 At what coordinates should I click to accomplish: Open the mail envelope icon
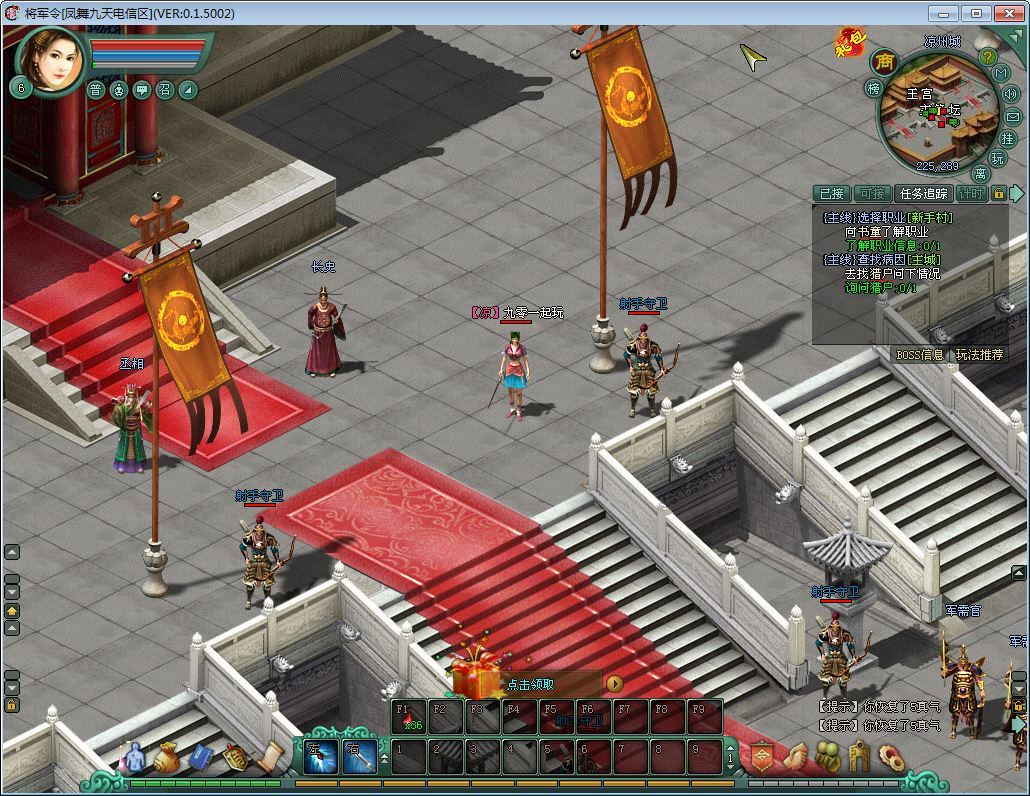pyautogui.click(x=1012, y=116)
